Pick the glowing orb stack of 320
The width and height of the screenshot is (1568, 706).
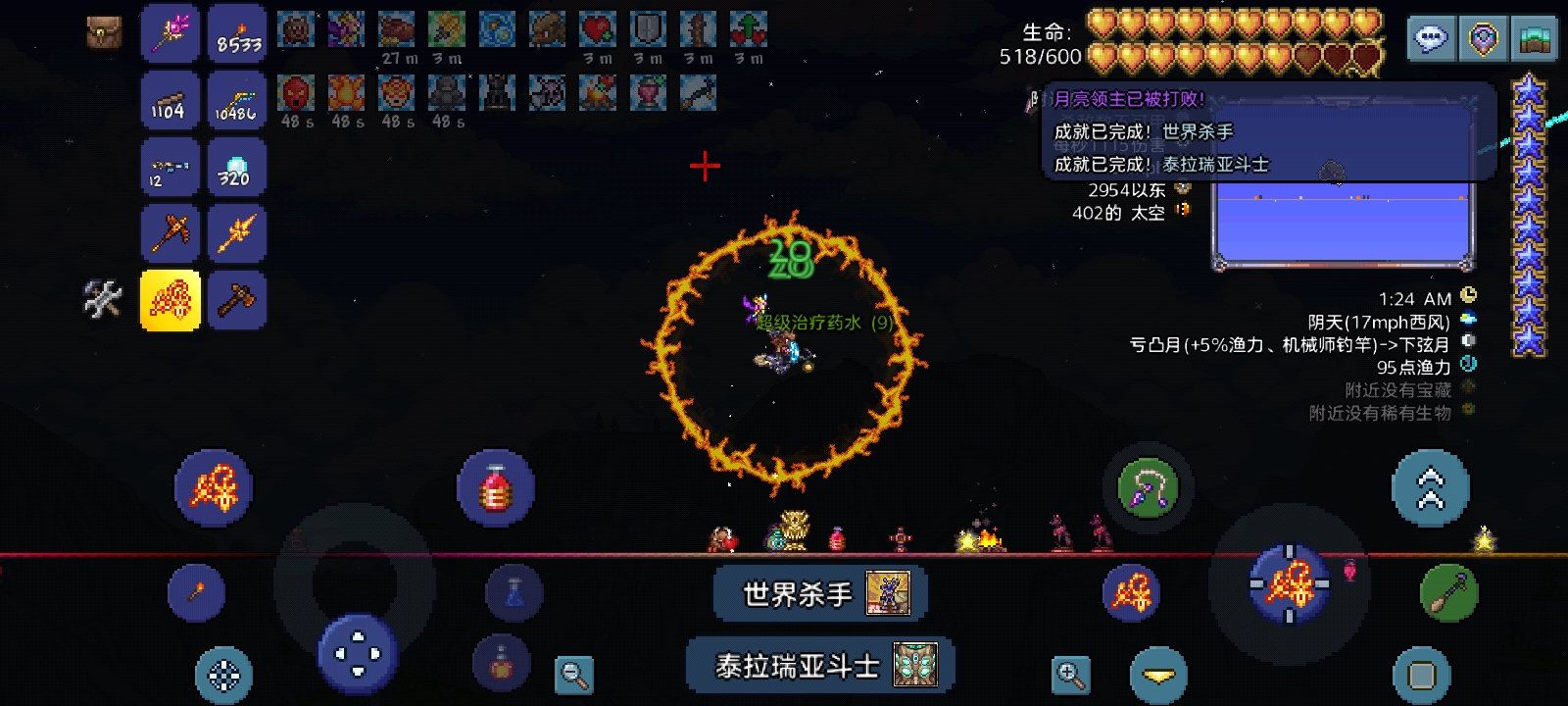(236, 168)
